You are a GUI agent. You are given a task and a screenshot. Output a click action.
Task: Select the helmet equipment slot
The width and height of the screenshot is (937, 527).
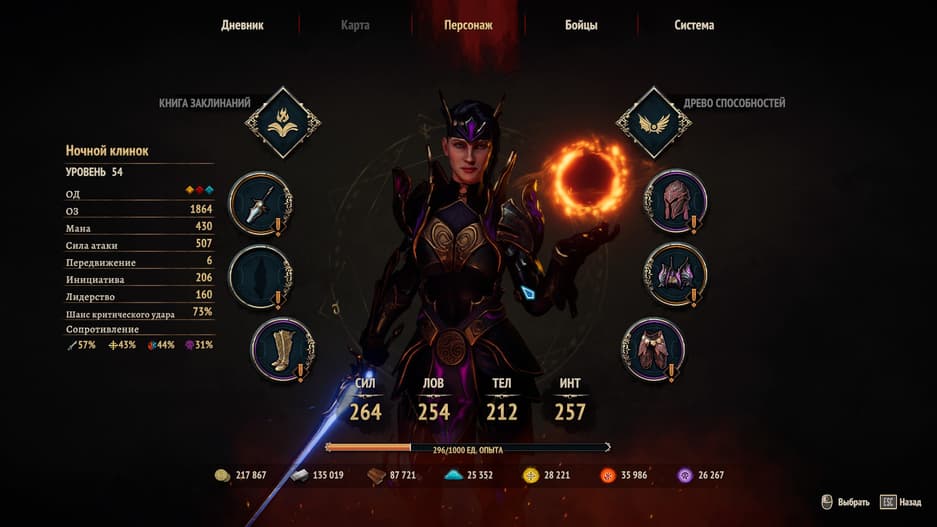675,200
